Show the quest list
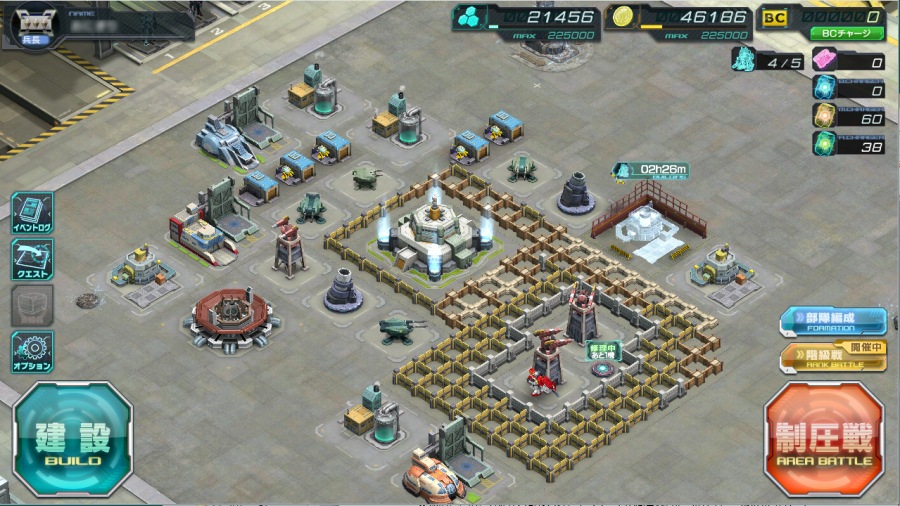The height and width of the screenshot is (506, 900). 32,260
